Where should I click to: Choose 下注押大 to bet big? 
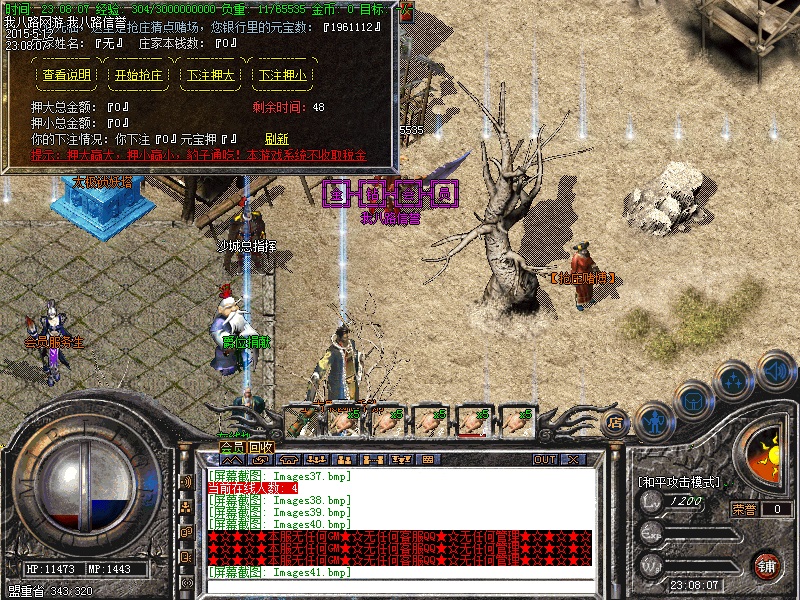pos(211,75)
